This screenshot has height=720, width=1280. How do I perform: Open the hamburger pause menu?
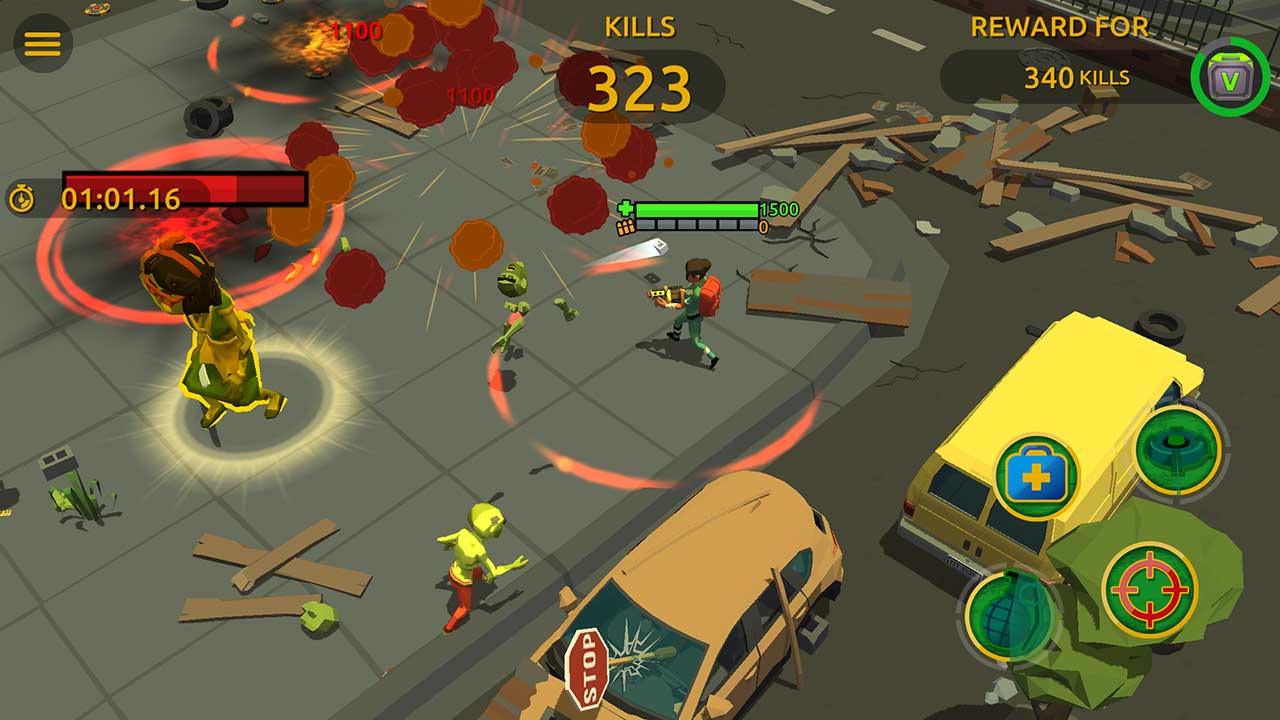click(x=42, y=42)
